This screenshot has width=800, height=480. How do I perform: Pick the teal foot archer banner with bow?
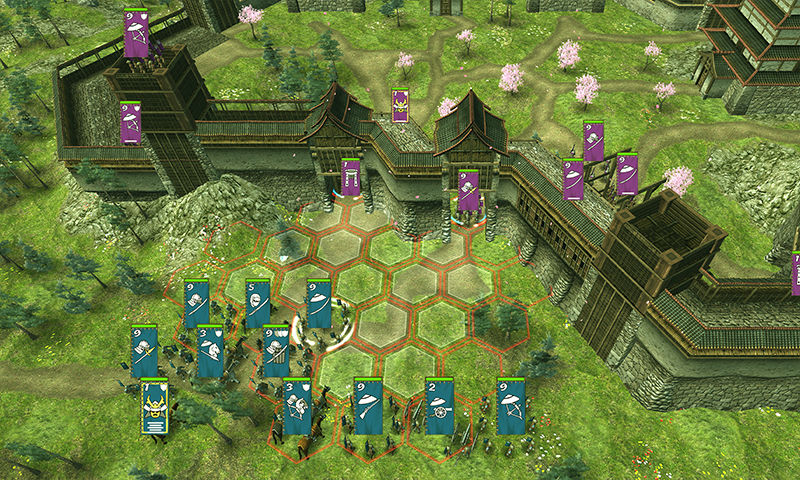click(x=512, y=406)
